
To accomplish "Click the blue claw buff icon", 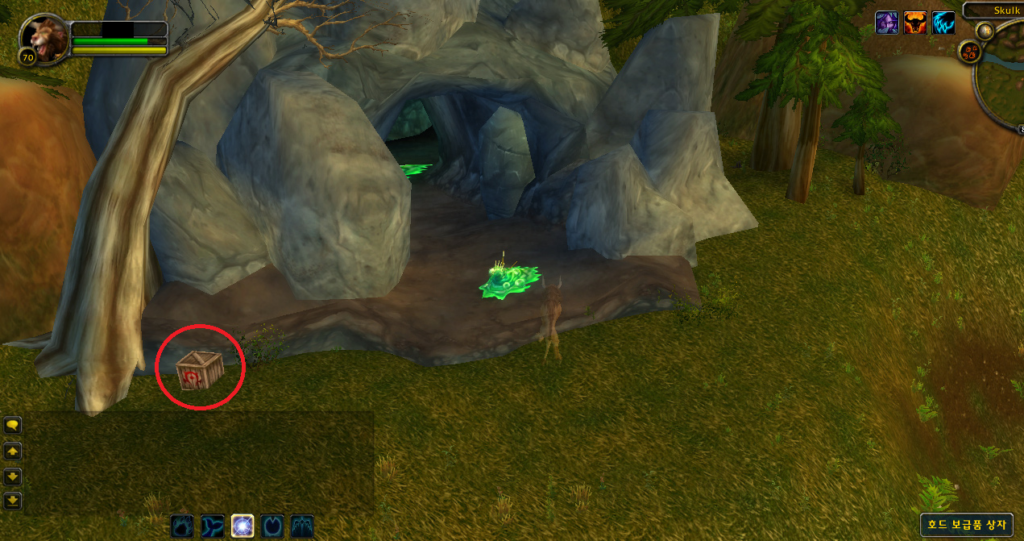I will pos(944,22).
